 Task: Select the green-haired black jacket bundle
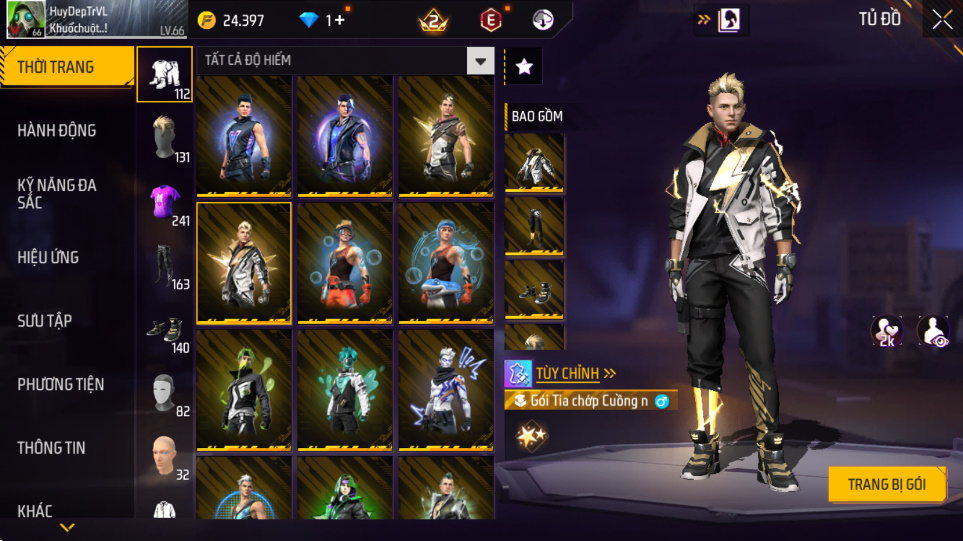click(244, 391)
